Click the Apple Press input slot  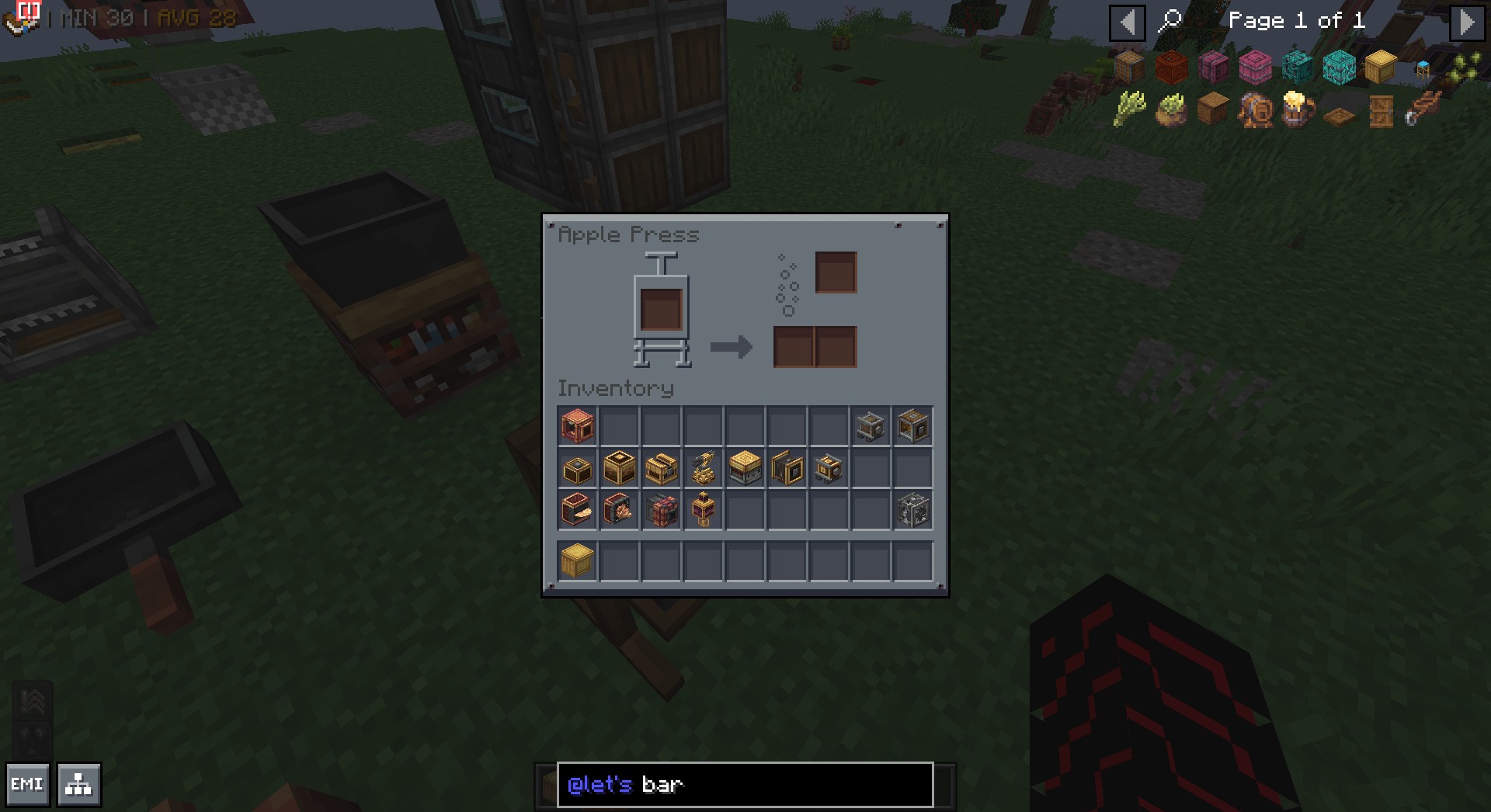click(x=661, y=308)
